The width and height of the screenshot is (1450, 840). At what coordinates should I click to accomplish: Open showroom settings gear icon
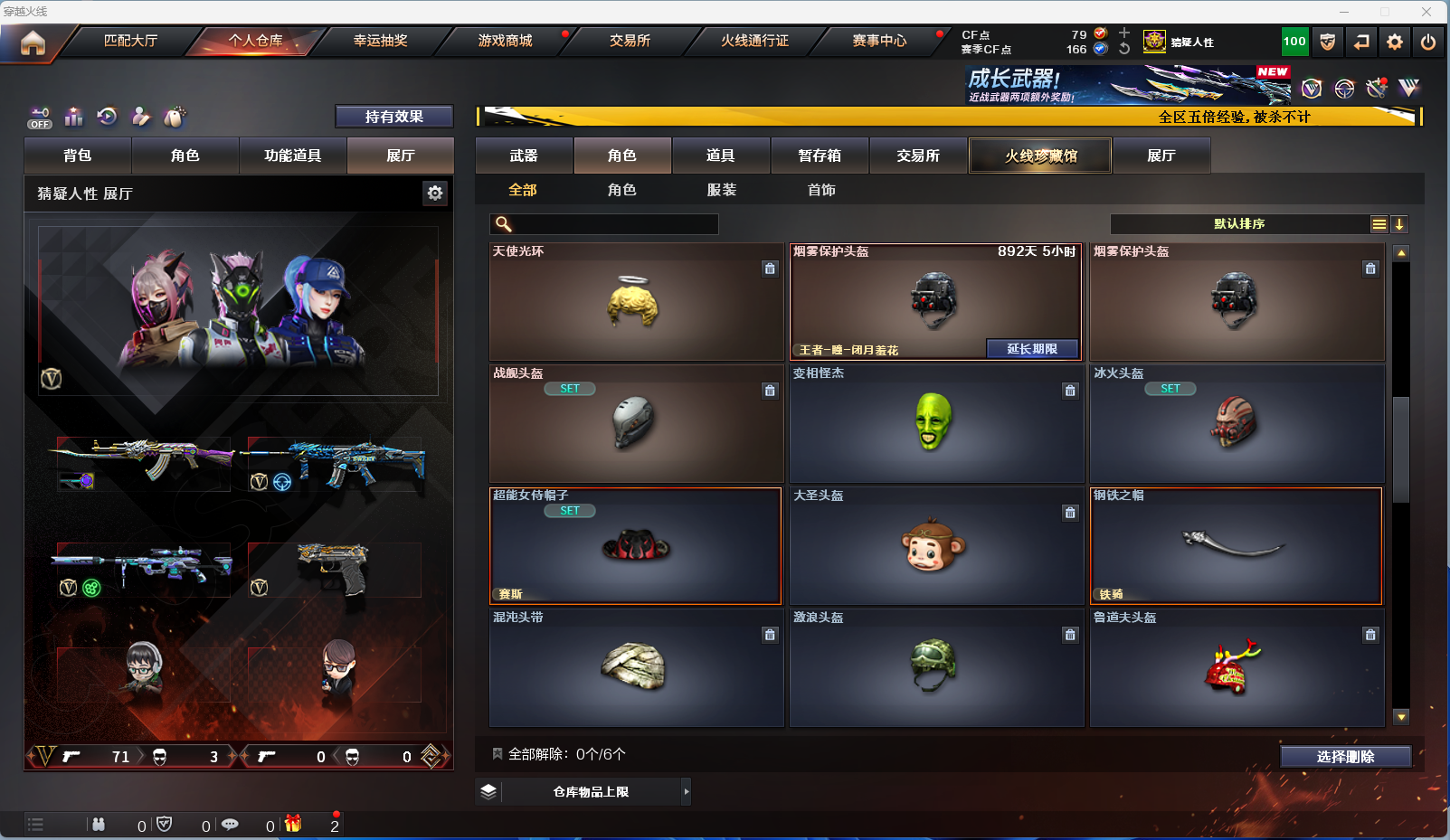(435, 193)
